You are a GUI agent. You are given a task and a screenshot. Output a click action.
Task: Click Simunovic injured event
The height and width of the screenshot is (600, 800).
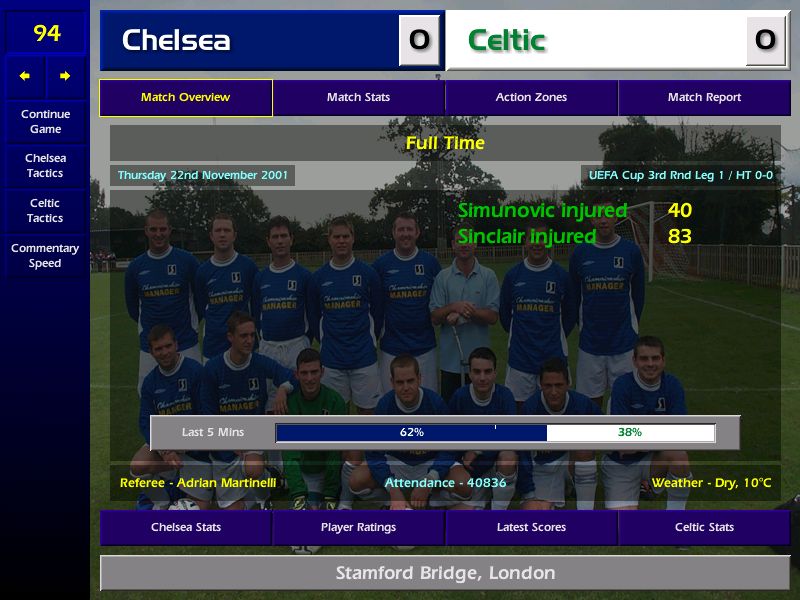[542, 211]
